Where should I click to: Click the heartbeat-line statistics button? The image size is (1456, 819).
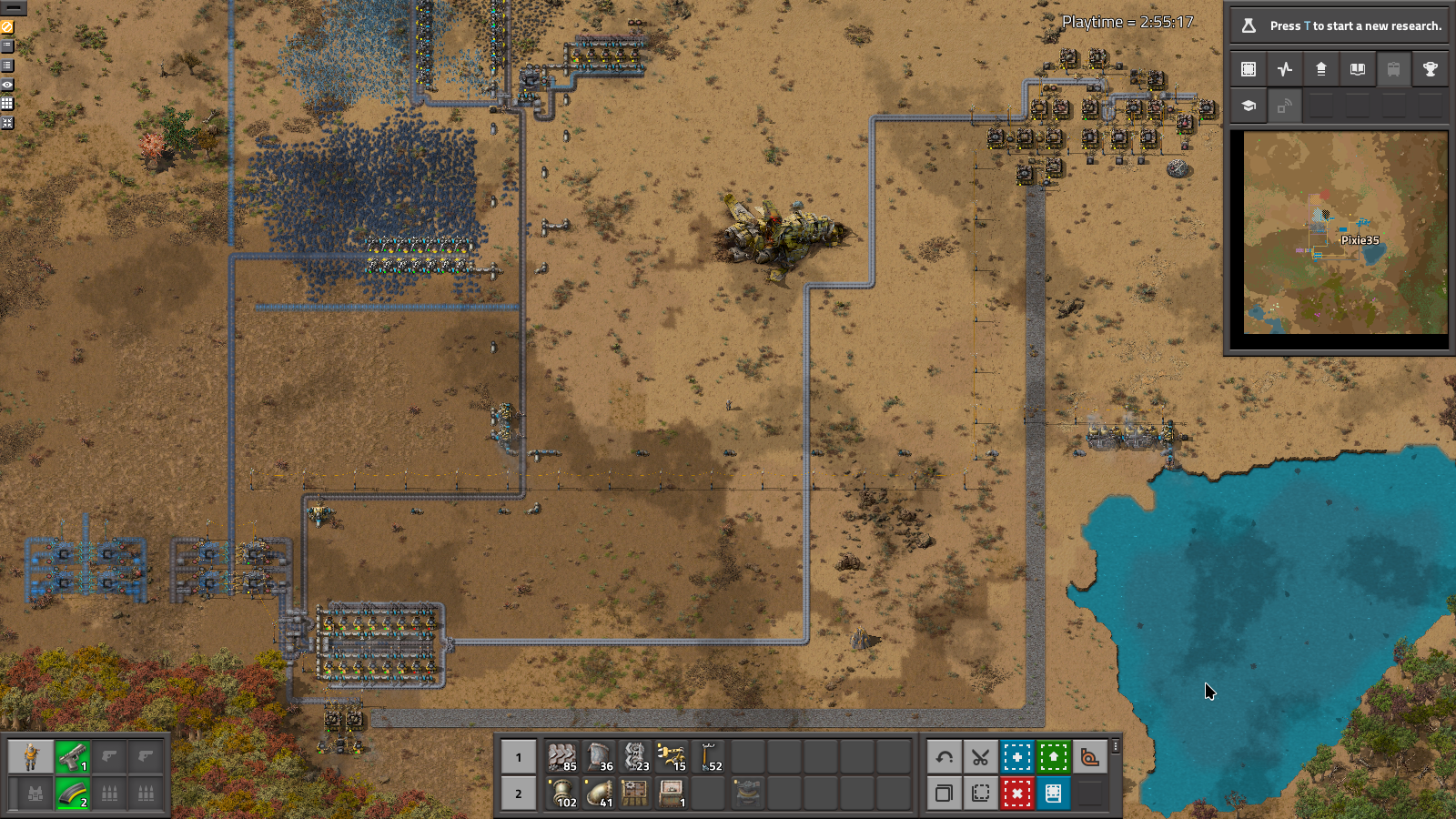click(1285, 69)
